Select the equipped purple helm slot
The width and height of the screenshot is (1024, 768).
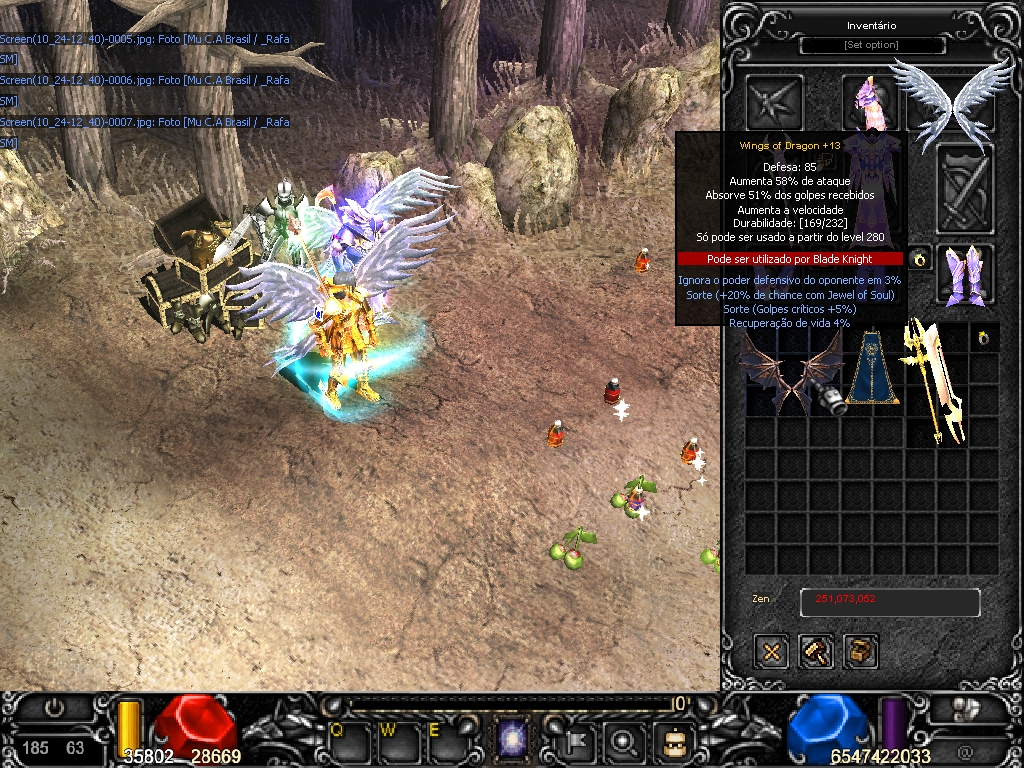click(x=868, y=100)
